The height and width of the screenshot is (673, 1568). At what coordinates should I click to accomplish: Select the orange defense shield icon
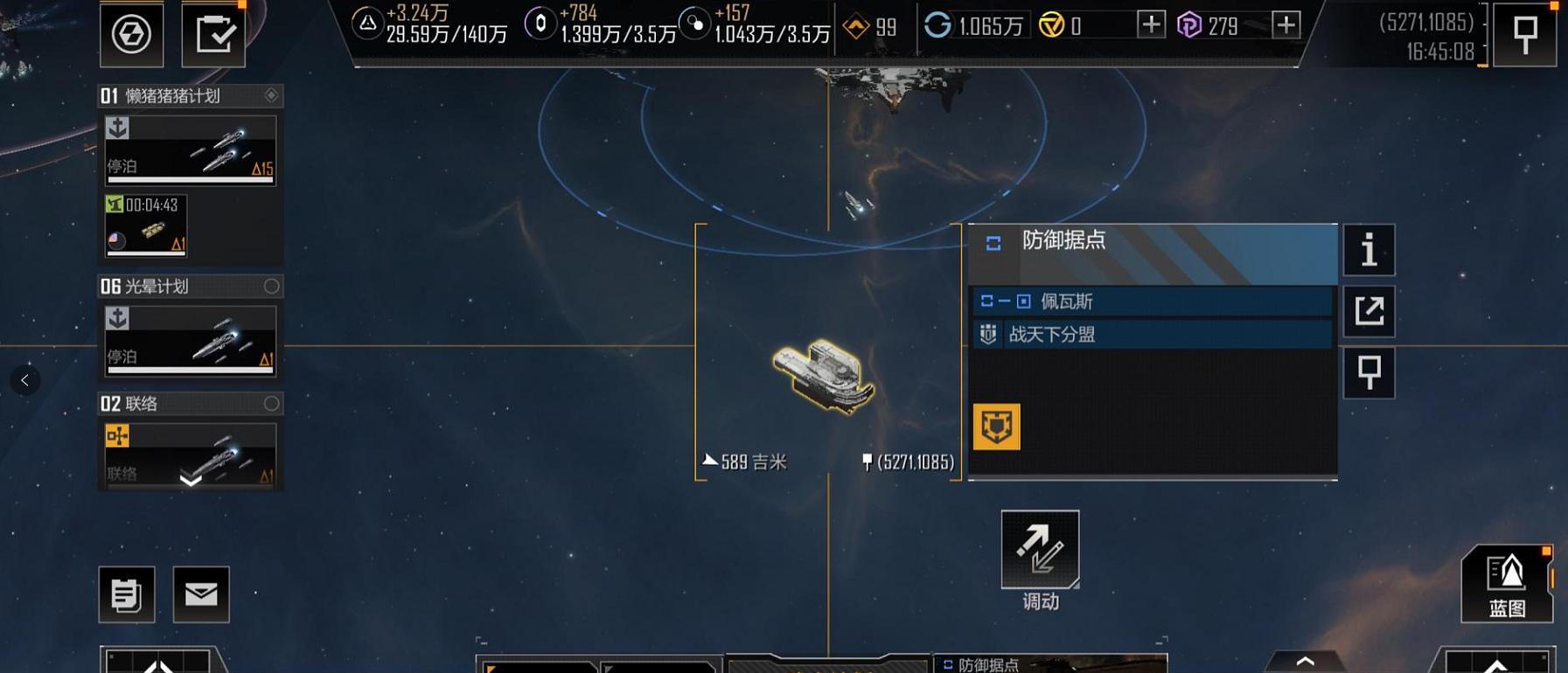click(995, 428)
